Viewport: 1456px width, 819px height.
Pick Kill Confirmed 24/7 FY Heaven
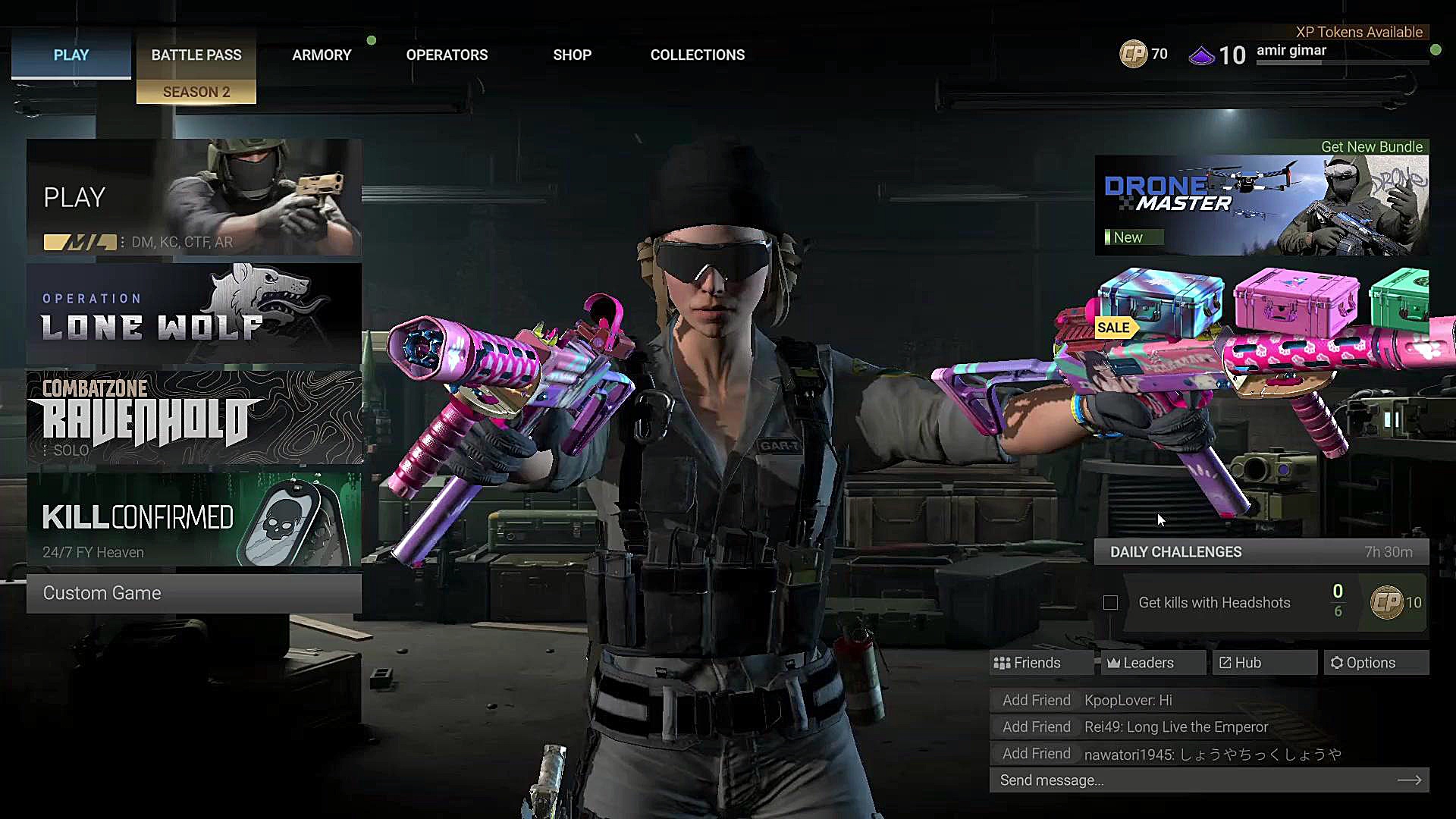pyautogui.click(x=194, y=520)
